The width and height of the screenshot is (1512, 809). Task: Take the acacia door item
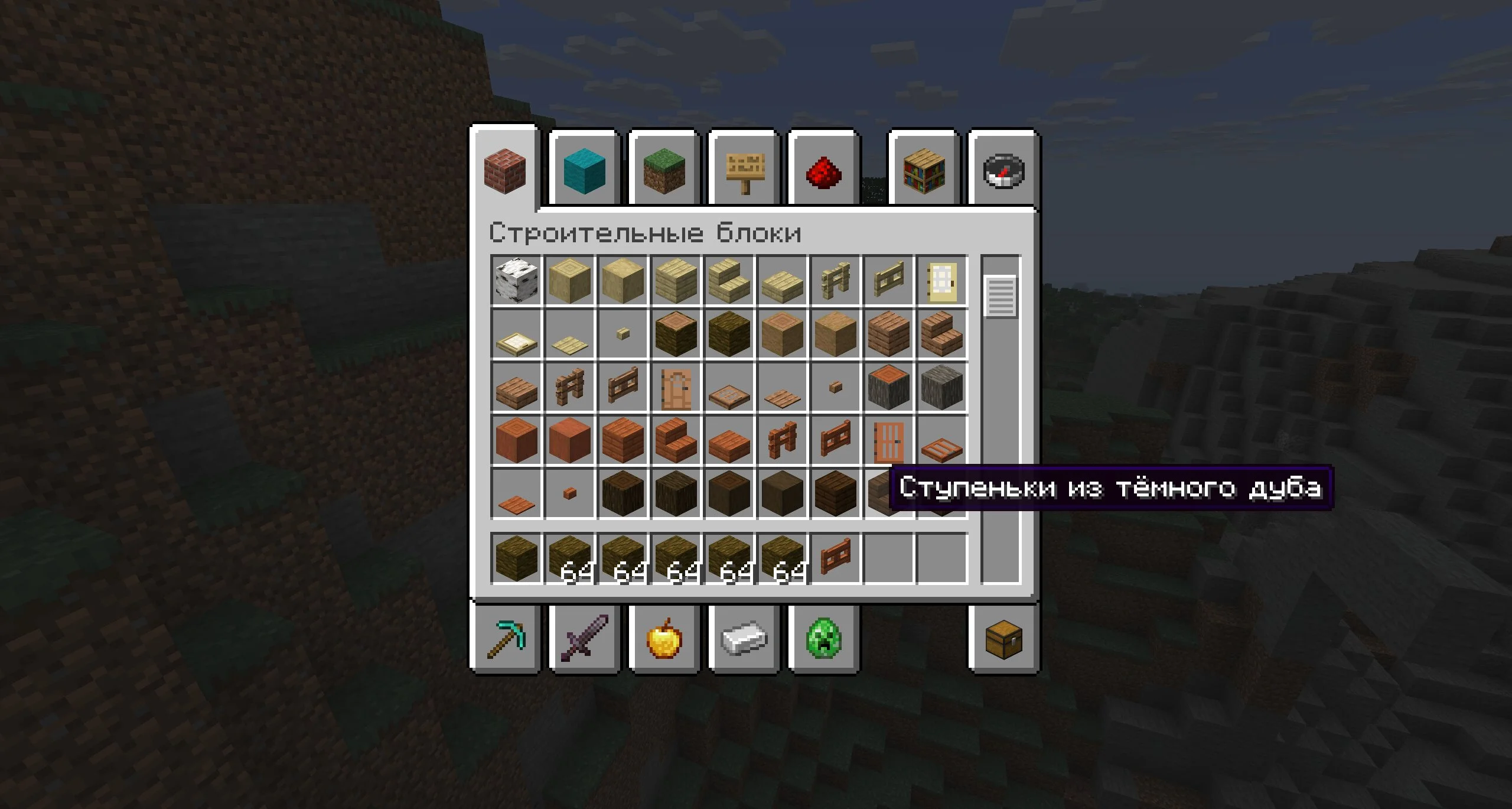click(888, 440)
